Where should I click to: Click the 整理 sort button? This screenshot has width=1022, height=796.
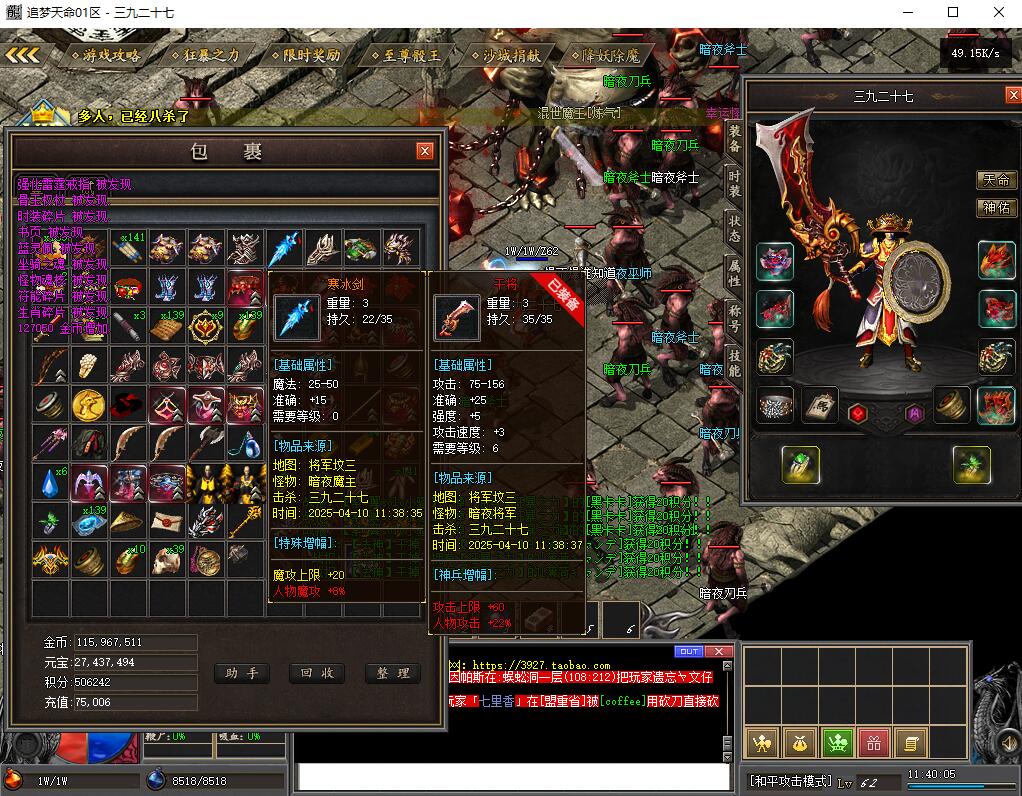[392, 673]
